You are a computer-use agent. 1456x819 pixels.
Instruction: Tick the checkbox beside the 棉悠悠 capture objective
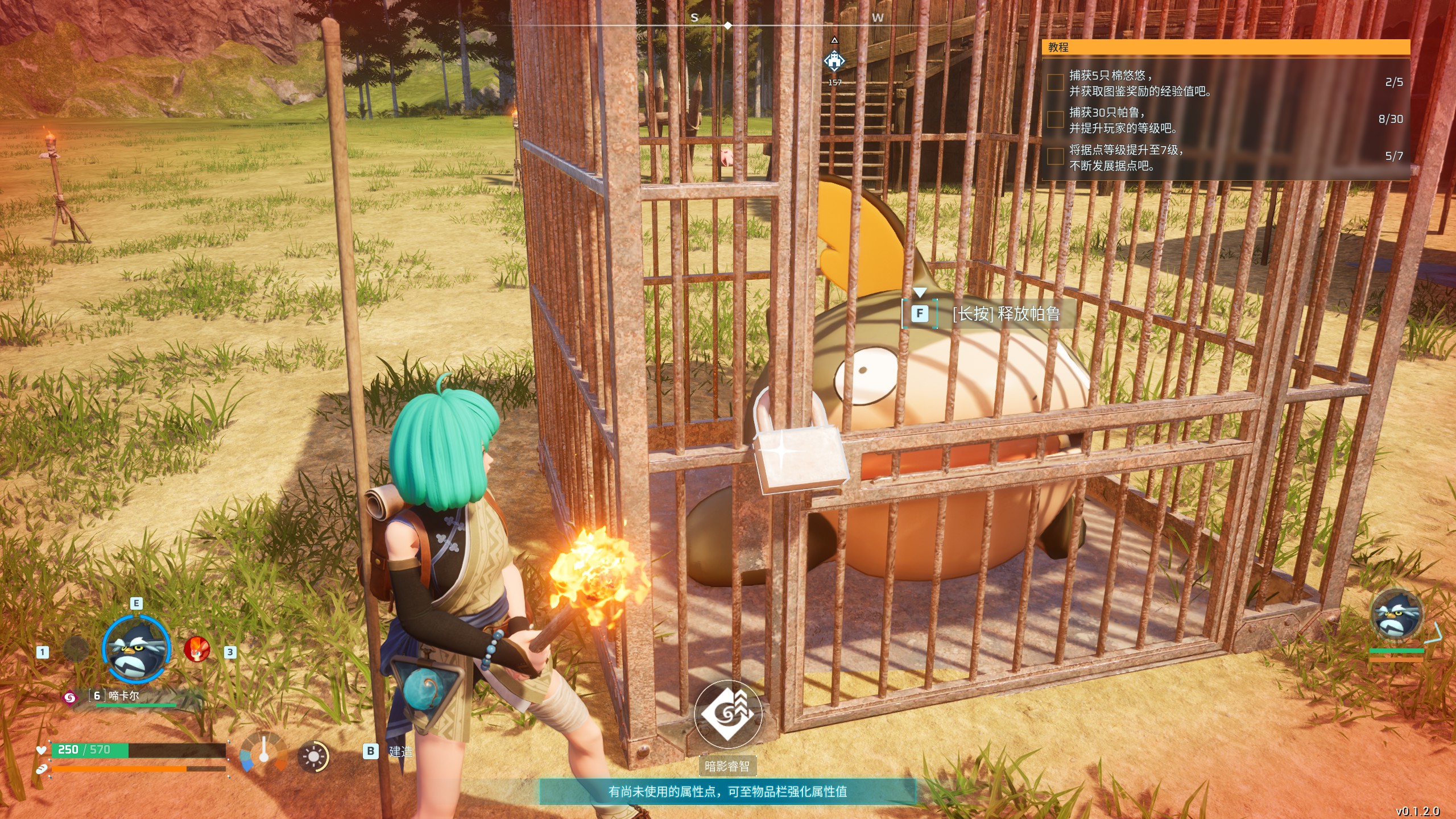[x=1055, y=83]
